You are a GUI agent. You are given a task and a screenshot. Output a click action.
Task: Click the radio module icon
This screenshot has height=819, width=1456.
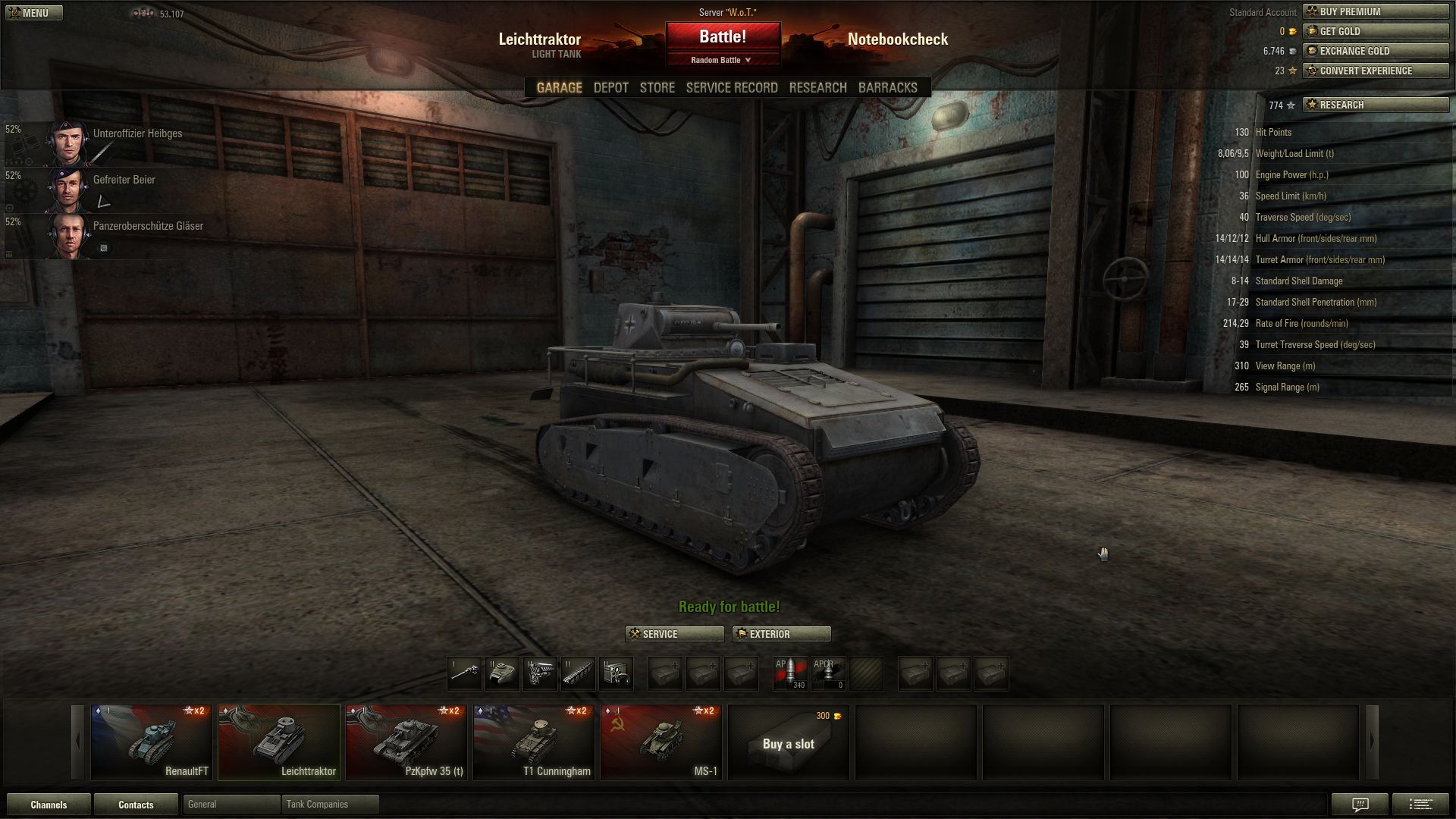617,673
